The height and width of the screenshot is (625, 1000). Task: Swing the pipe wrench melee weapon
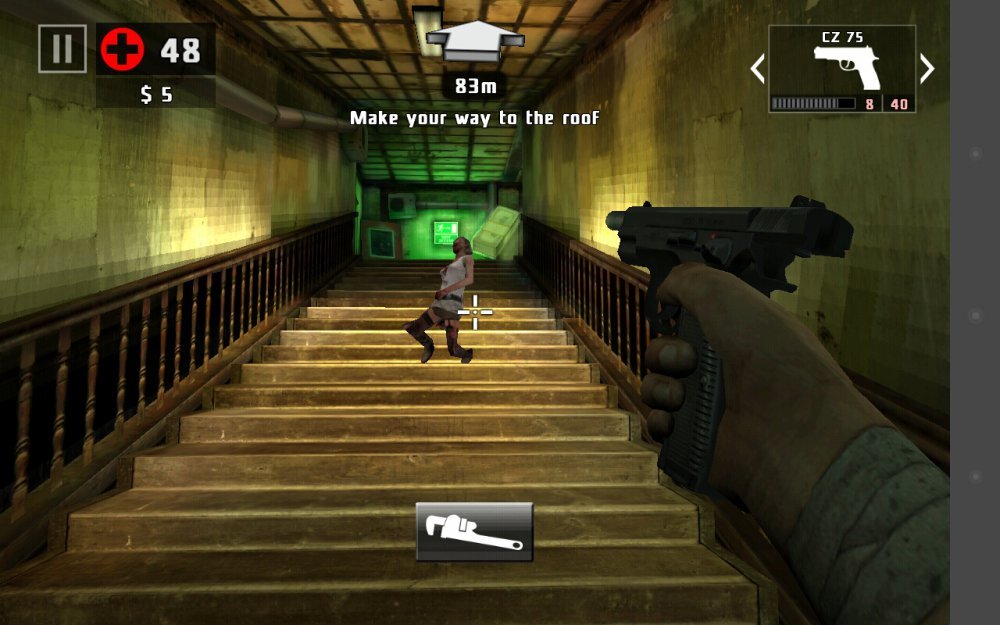474,531
